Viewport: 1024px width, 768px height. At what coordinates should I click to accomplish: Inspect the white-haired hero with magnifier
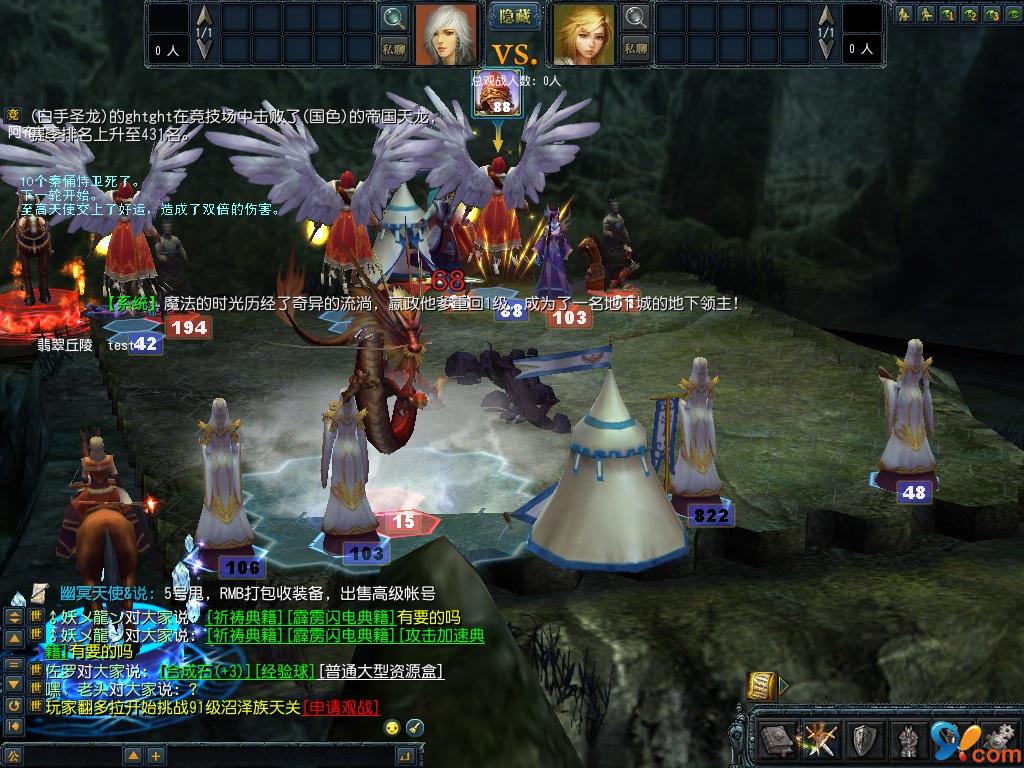394,17
